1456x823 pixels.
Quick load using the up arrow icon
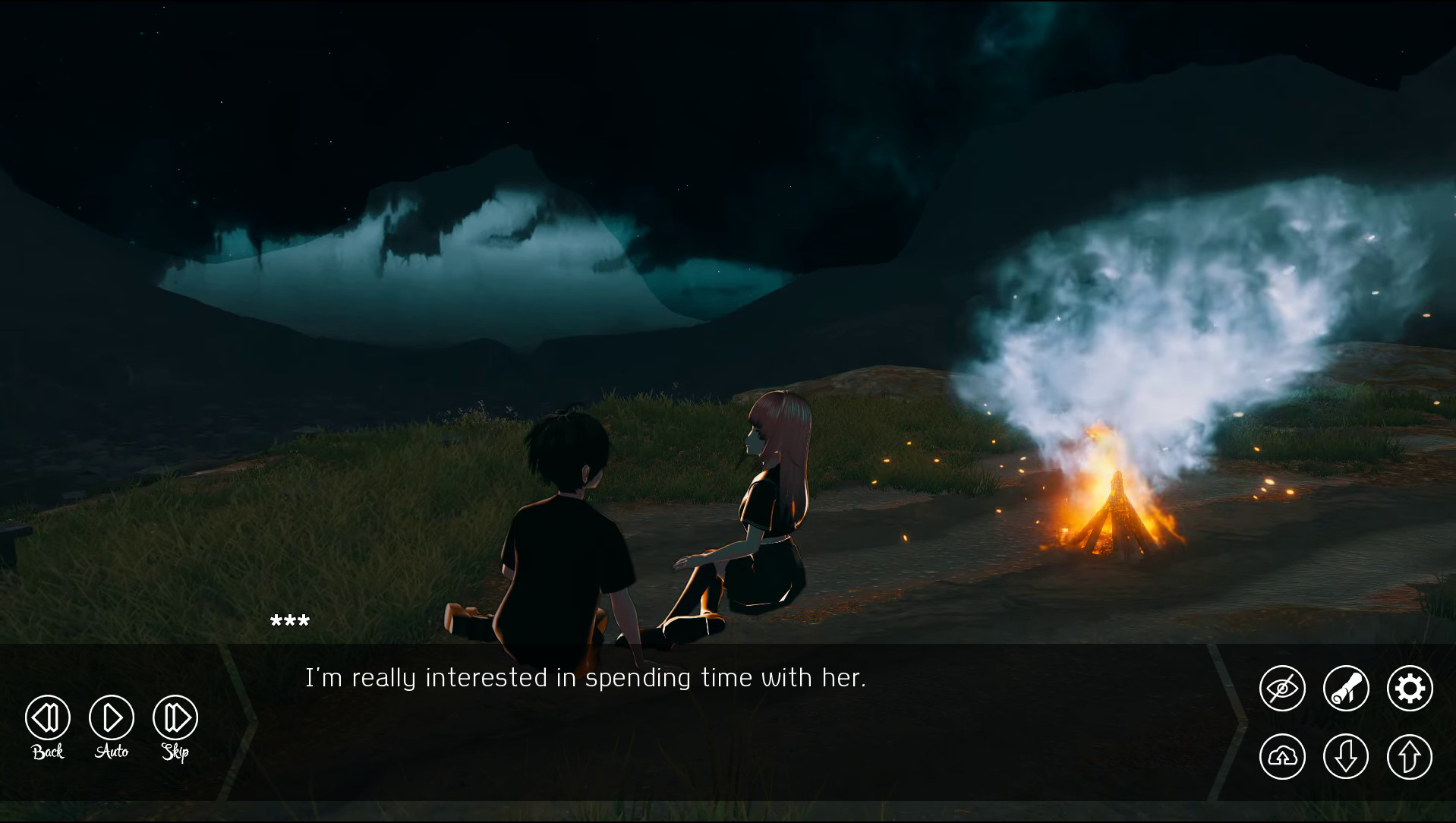[x=1409, y=756]
